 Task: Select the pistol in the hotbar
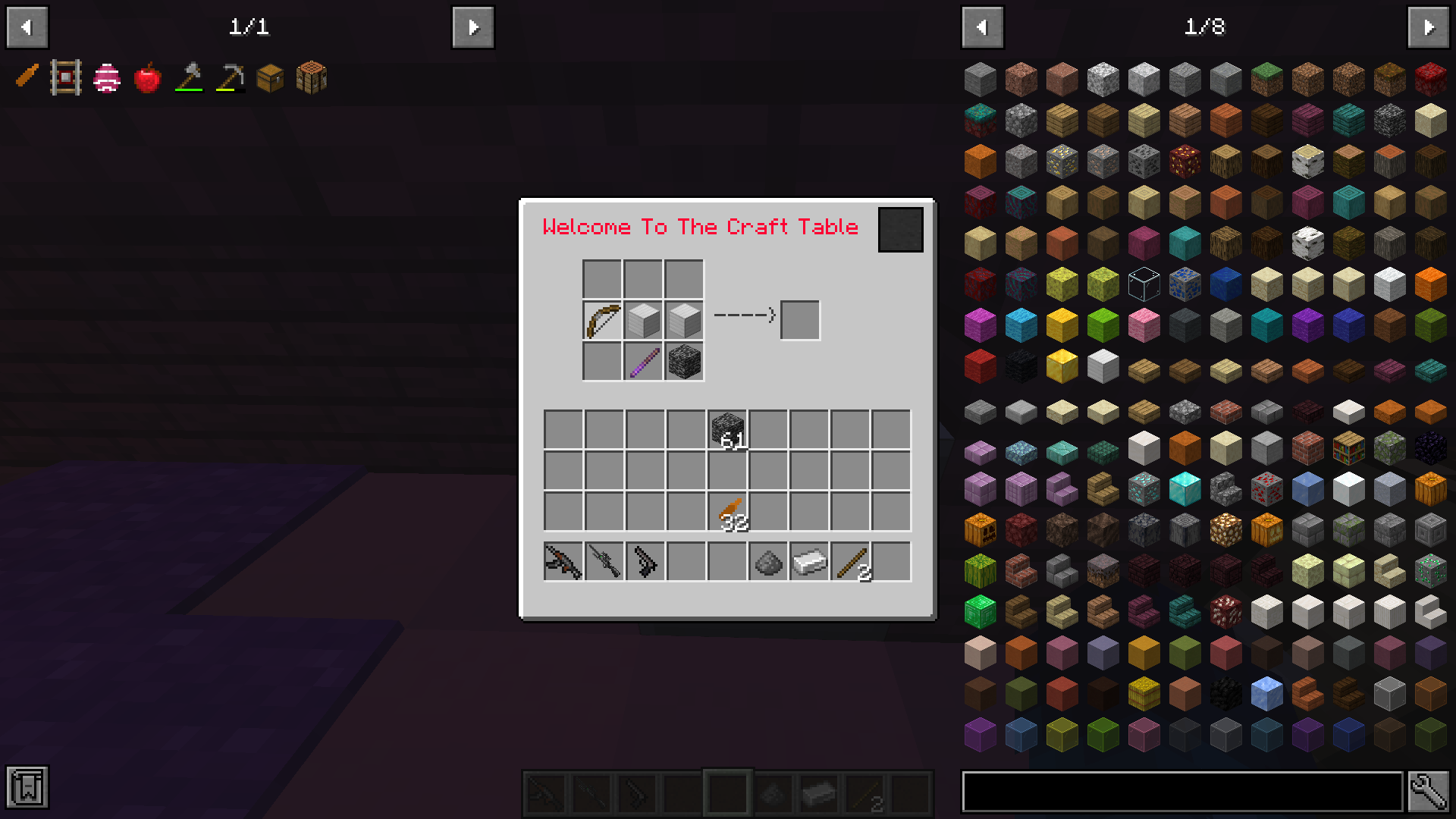click(x=645, y=561)
